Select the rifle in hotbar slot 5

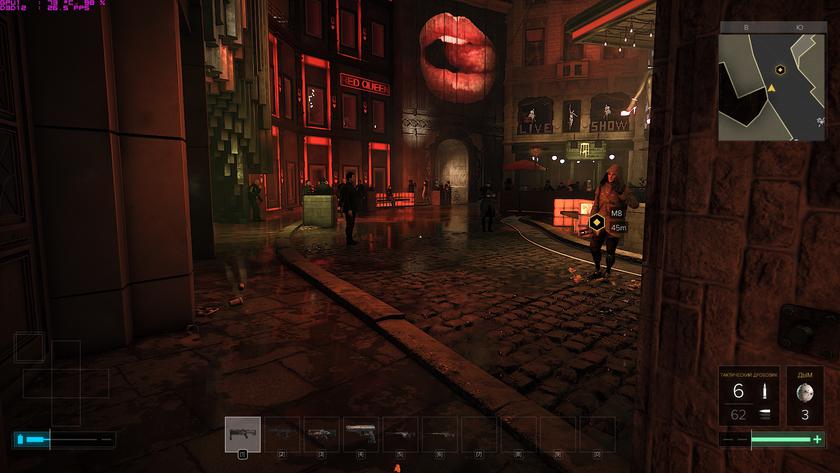(x=400, y=434)
